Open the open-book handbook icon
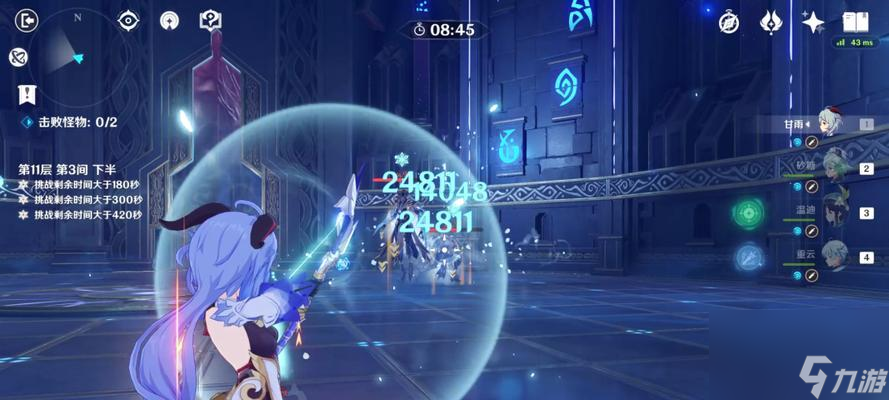The height and width of the screenshot is (400, 889). pos(854,21)
